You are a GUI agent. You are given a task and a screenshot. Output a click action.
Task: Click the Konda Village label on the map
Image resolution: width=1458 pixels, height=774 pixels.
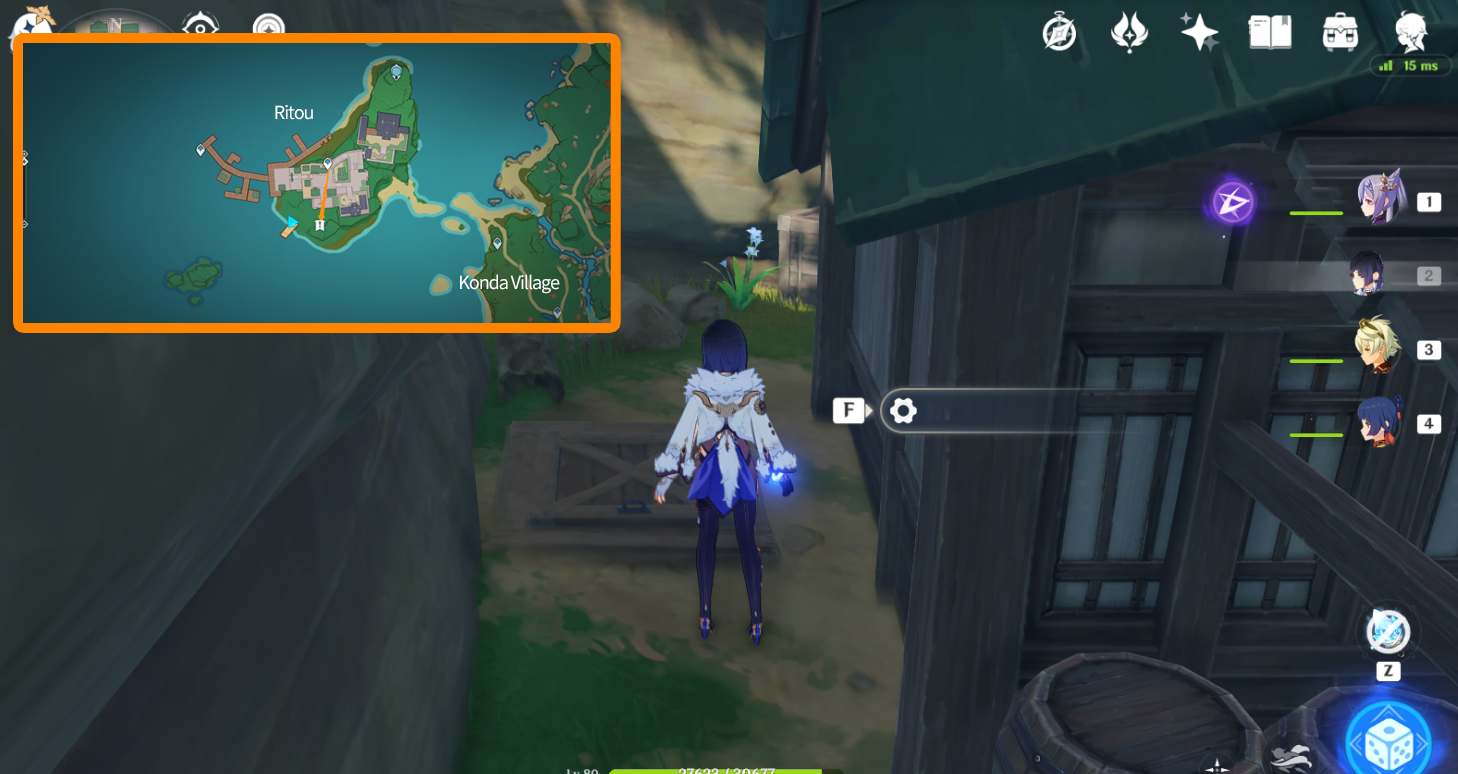click(x=509, y=282)
